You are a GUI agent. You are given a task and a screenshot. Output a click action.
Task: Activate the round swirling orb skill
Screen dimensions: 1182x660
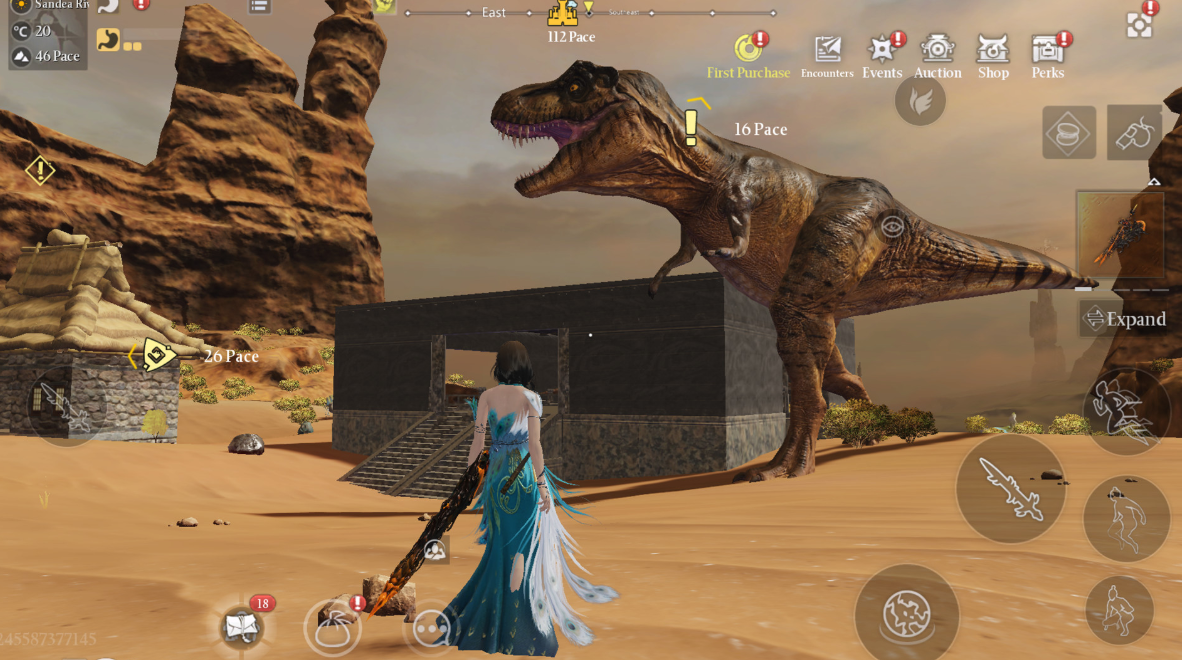click(907, 614)
